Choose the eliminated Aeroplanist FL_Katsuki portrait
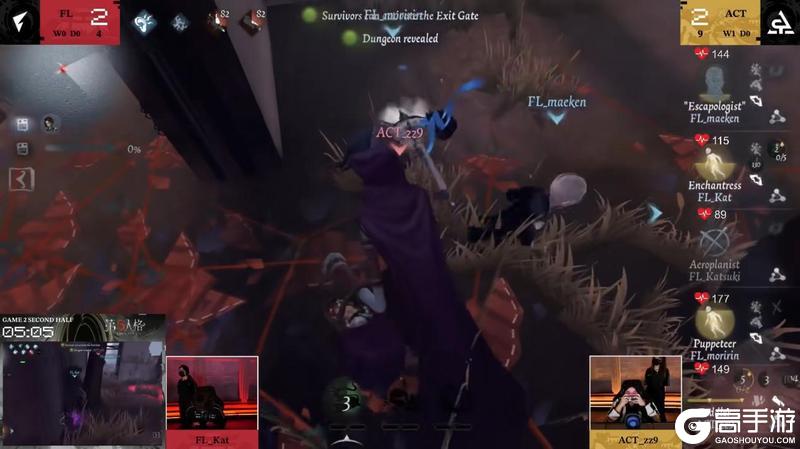This screenshot has width=800, height=449. point(713,242)
